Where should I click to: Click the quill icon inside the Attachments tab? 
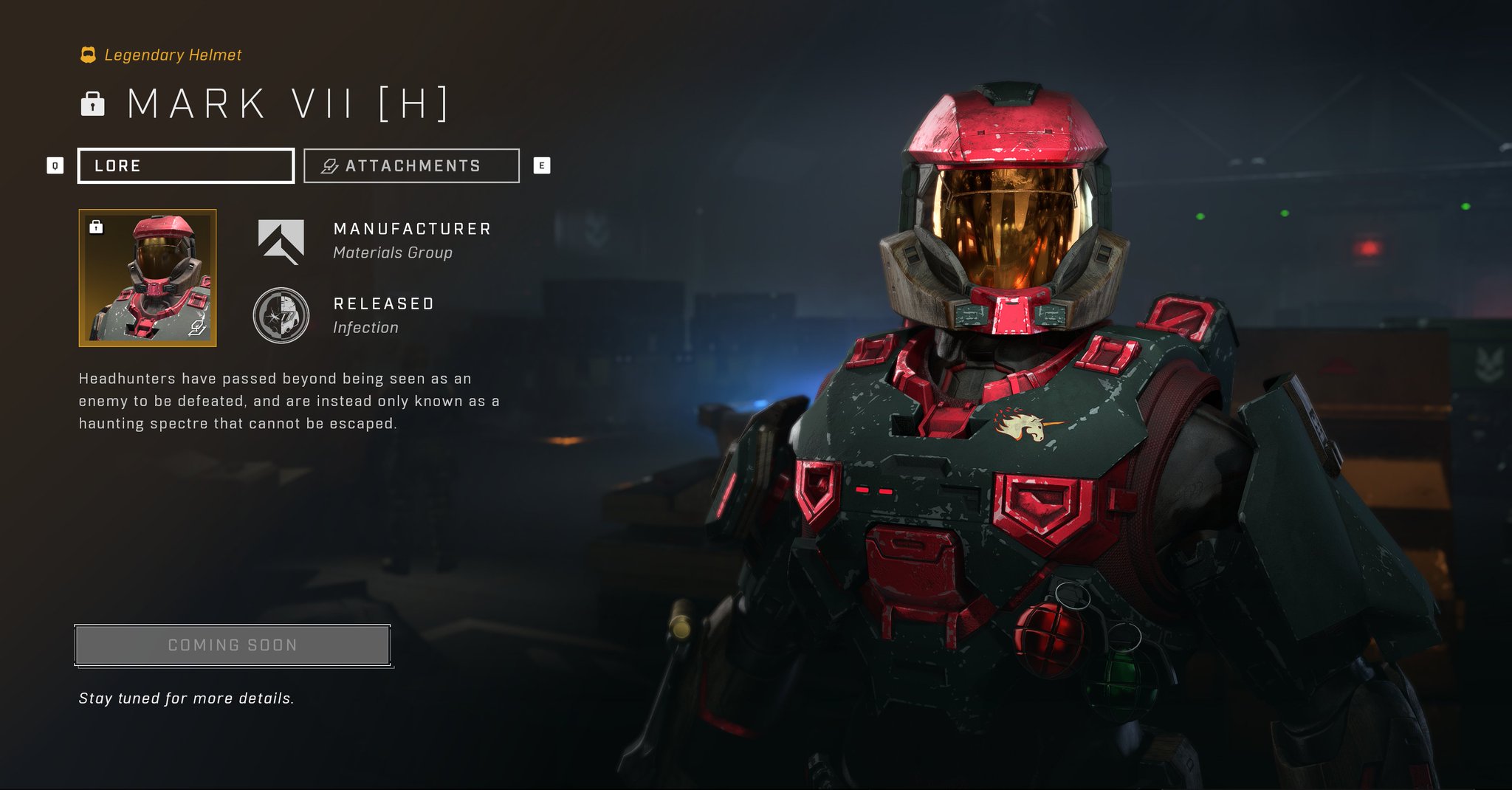coord(329,165)
